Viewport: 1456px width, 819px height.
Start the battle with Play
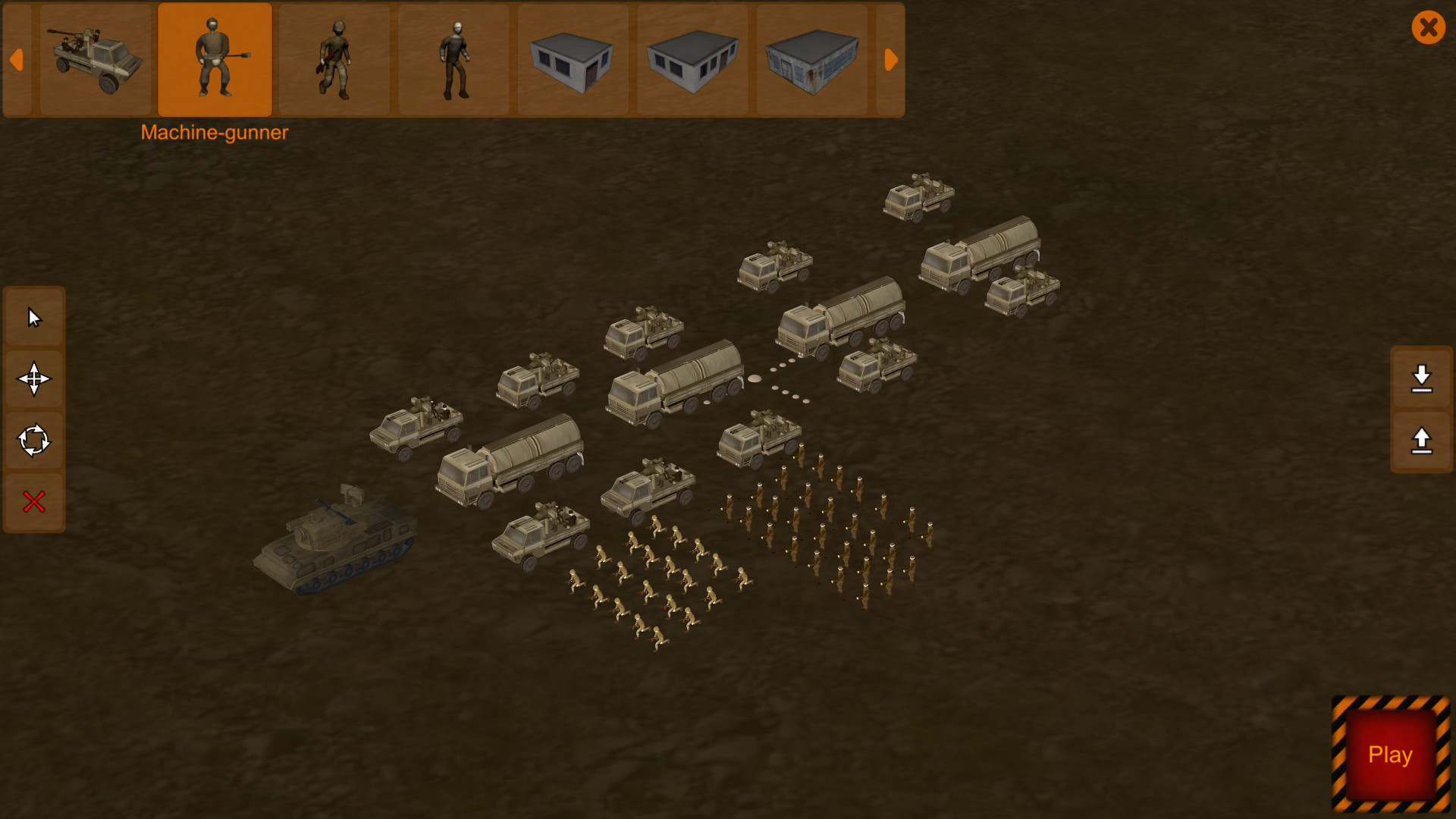pos(1390,755)
